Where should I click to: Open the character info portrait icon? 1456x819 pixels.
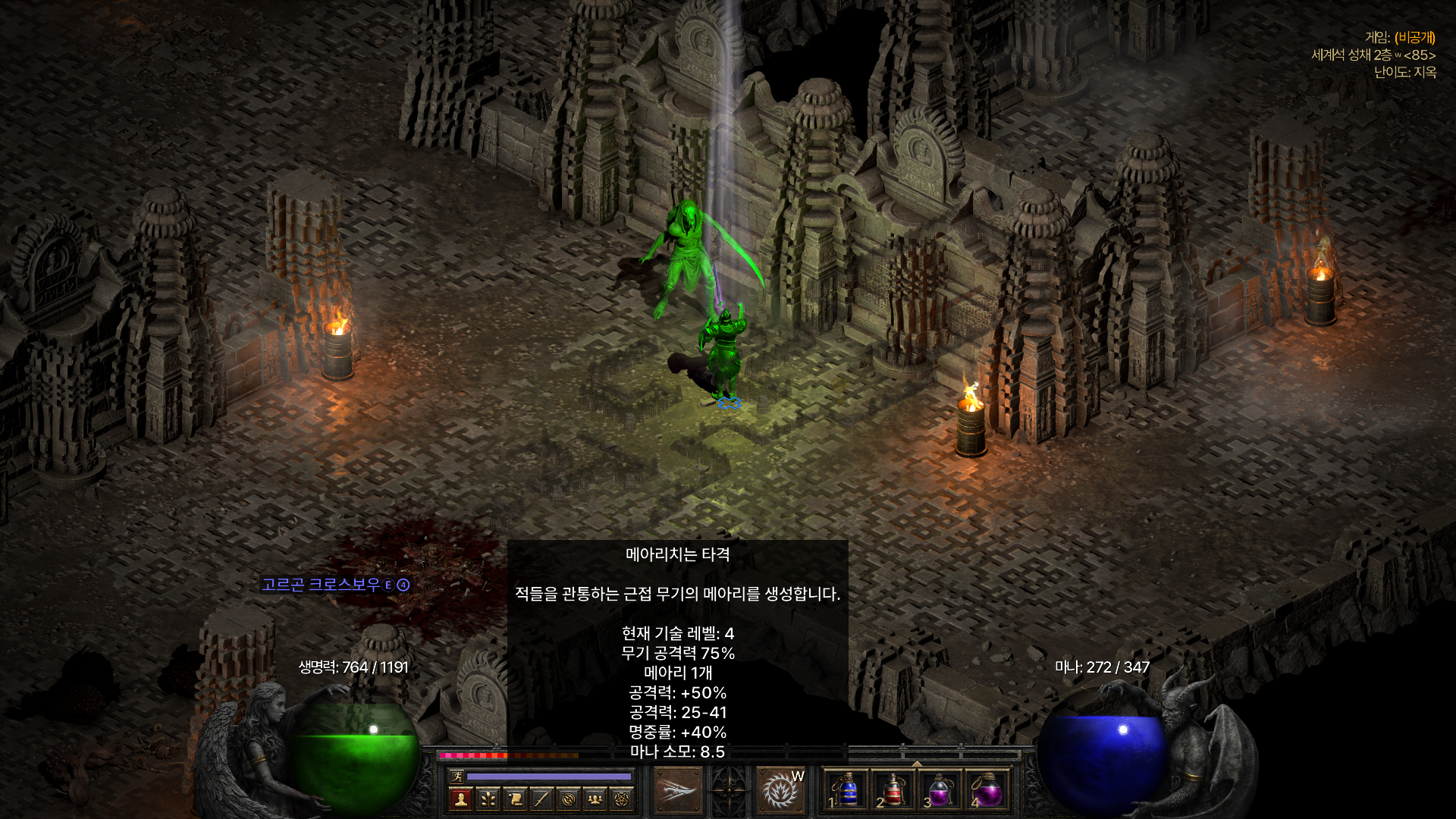point(461,799)
